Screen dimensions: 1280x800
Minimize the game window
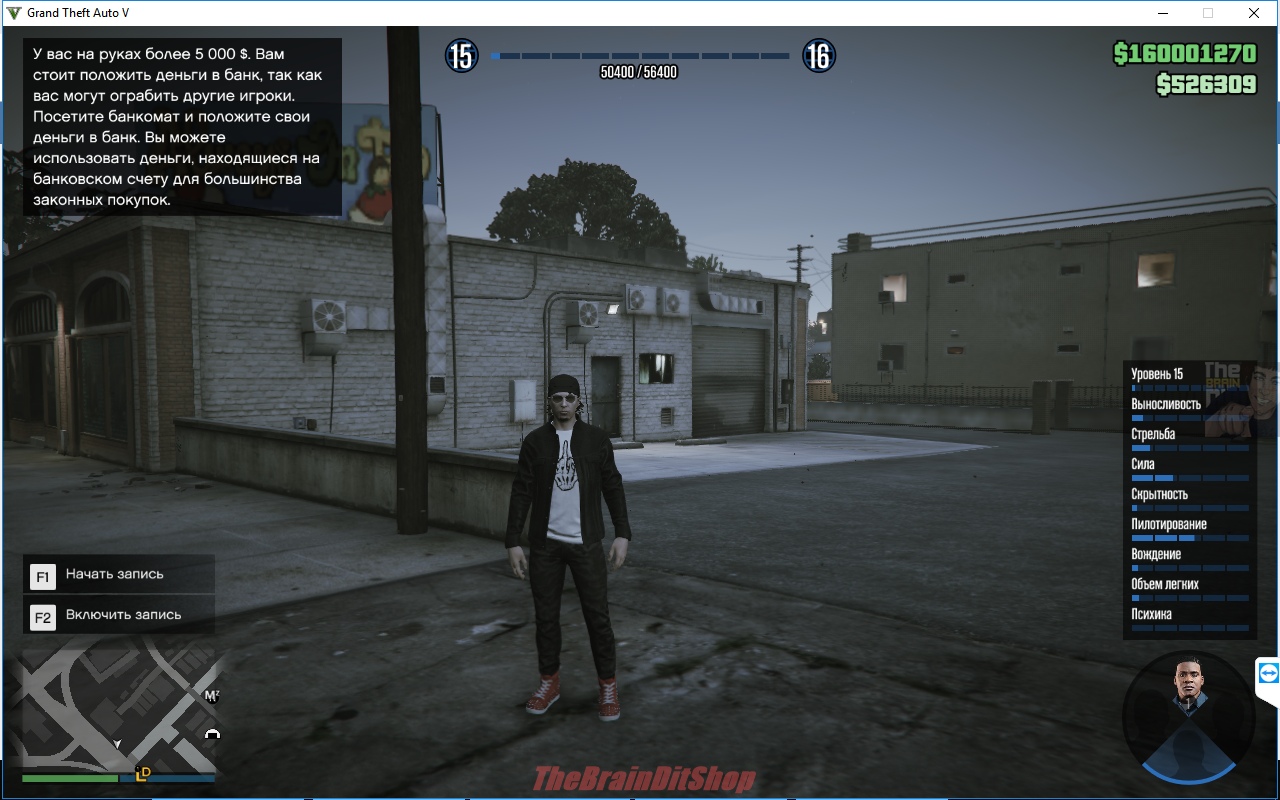point(1163,13)
